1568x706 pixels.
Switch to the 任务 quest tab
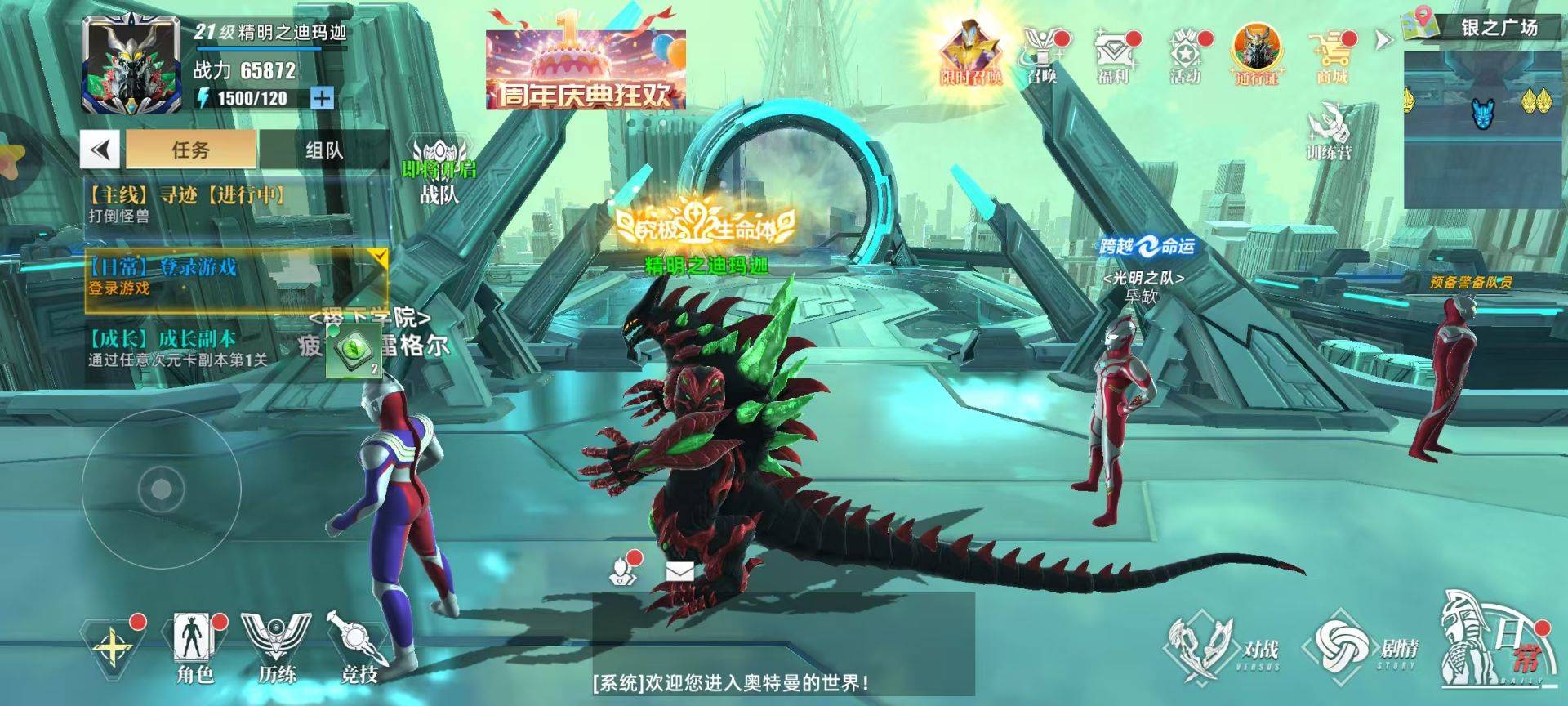pyautogui.click(x=191, y=150)
